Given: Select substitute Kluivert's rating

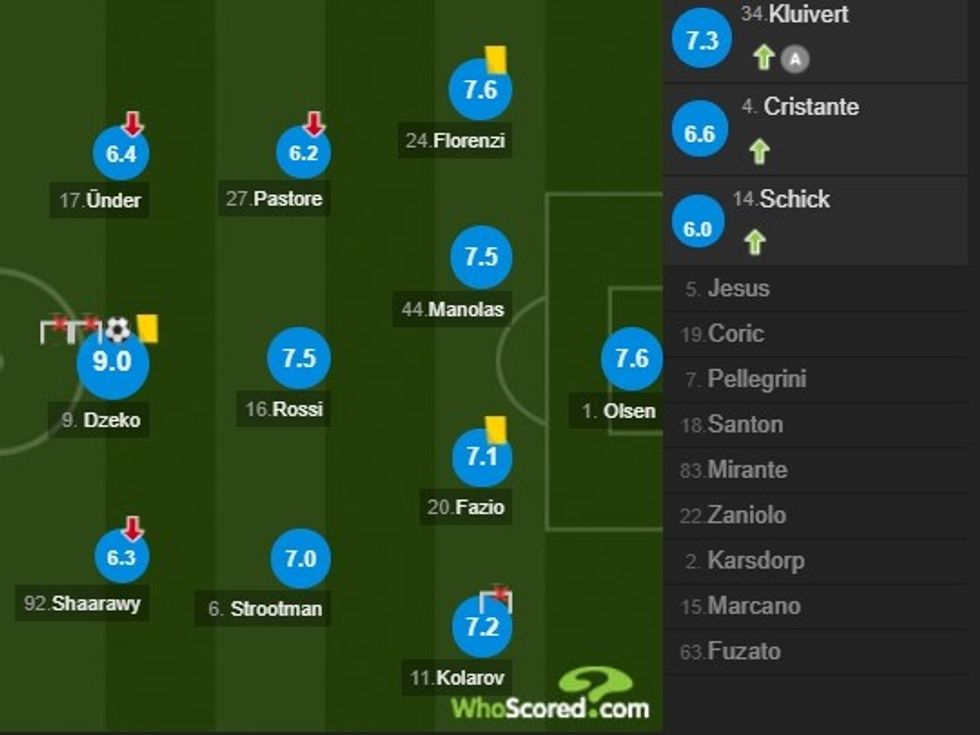Looking at the screenshot, I should pos(702,40).
